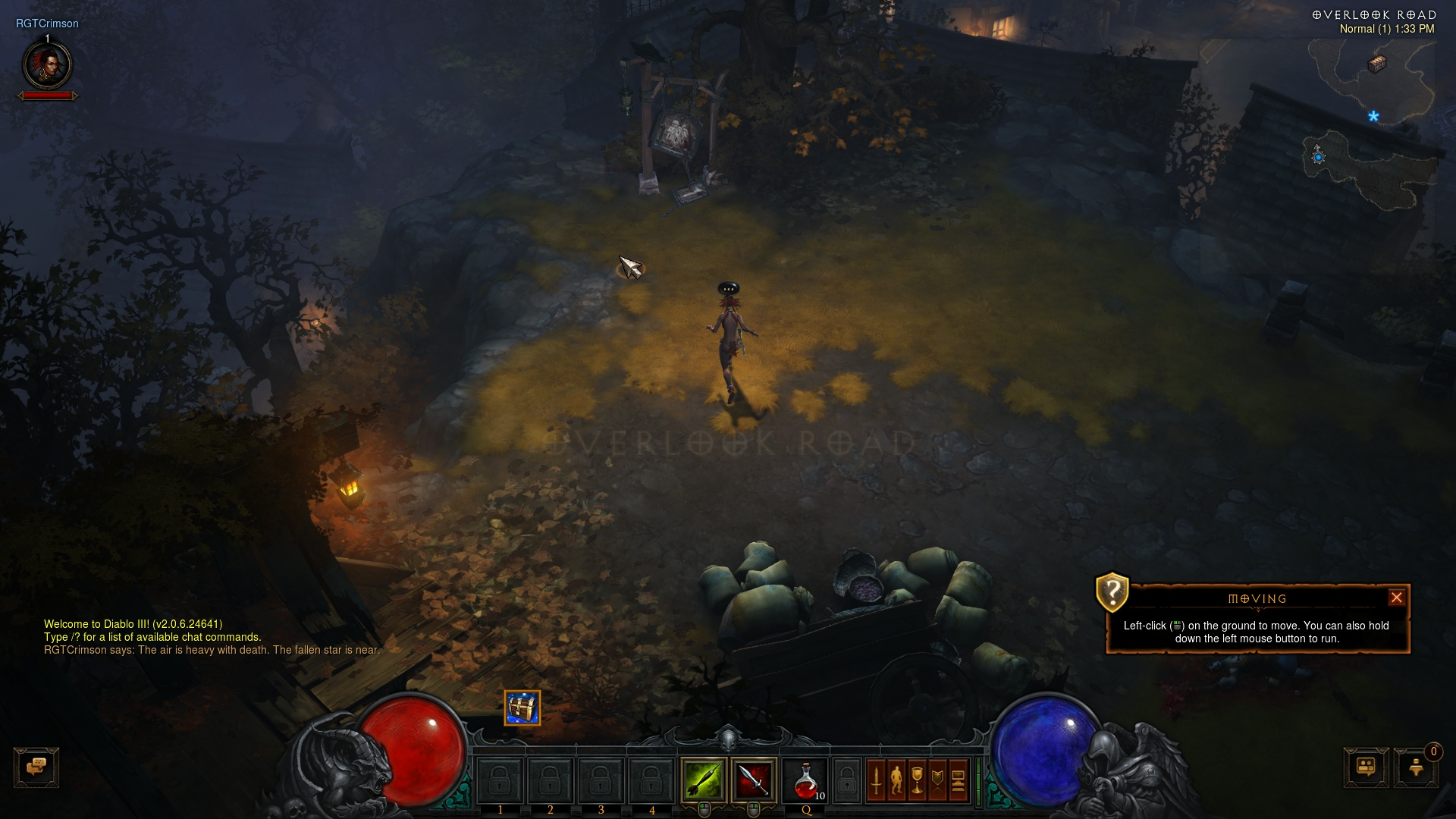Open the game menu computer button

coord(958,780)
